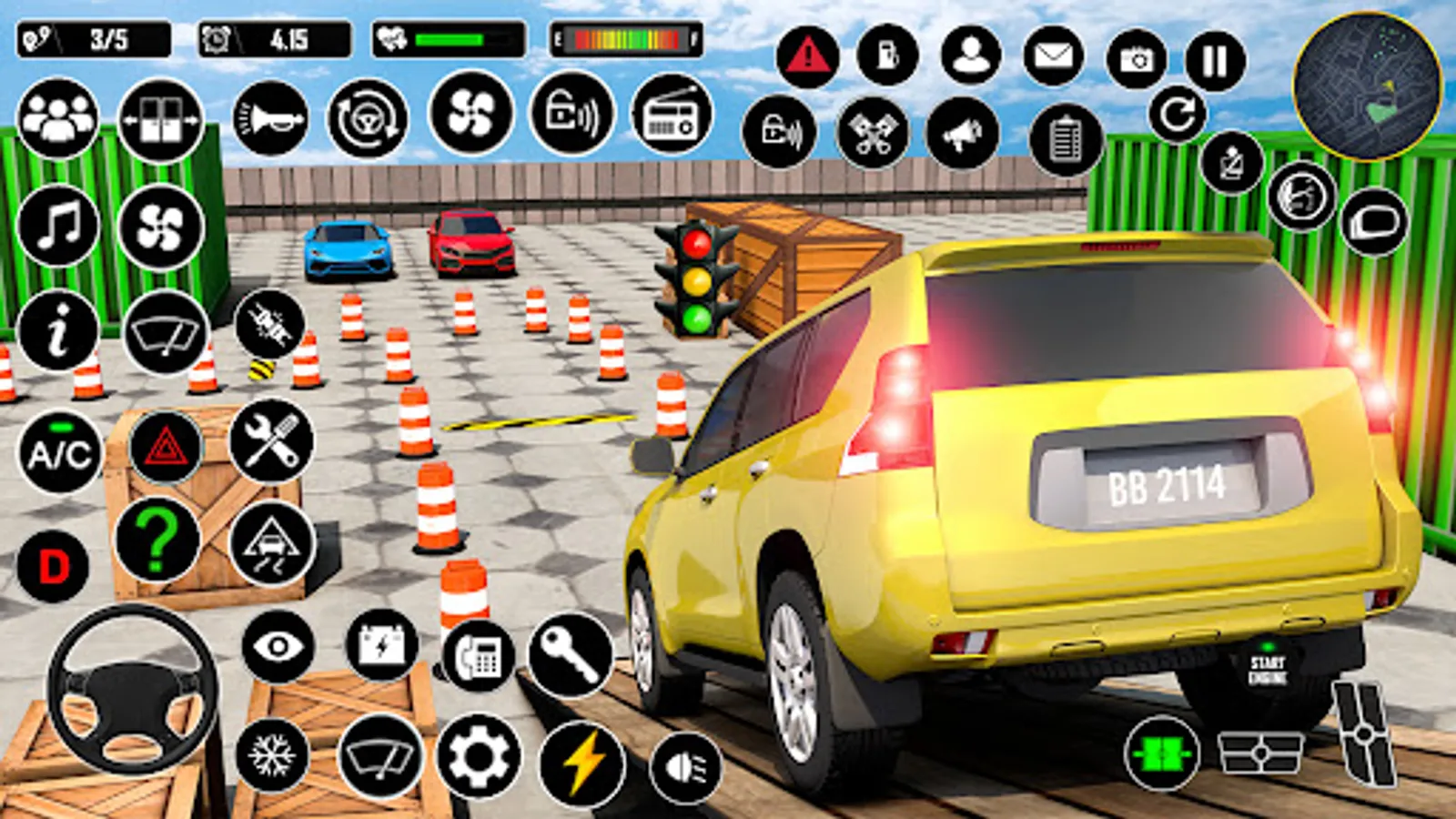
Task: Use the car key ignition icon
Action: 571,654
